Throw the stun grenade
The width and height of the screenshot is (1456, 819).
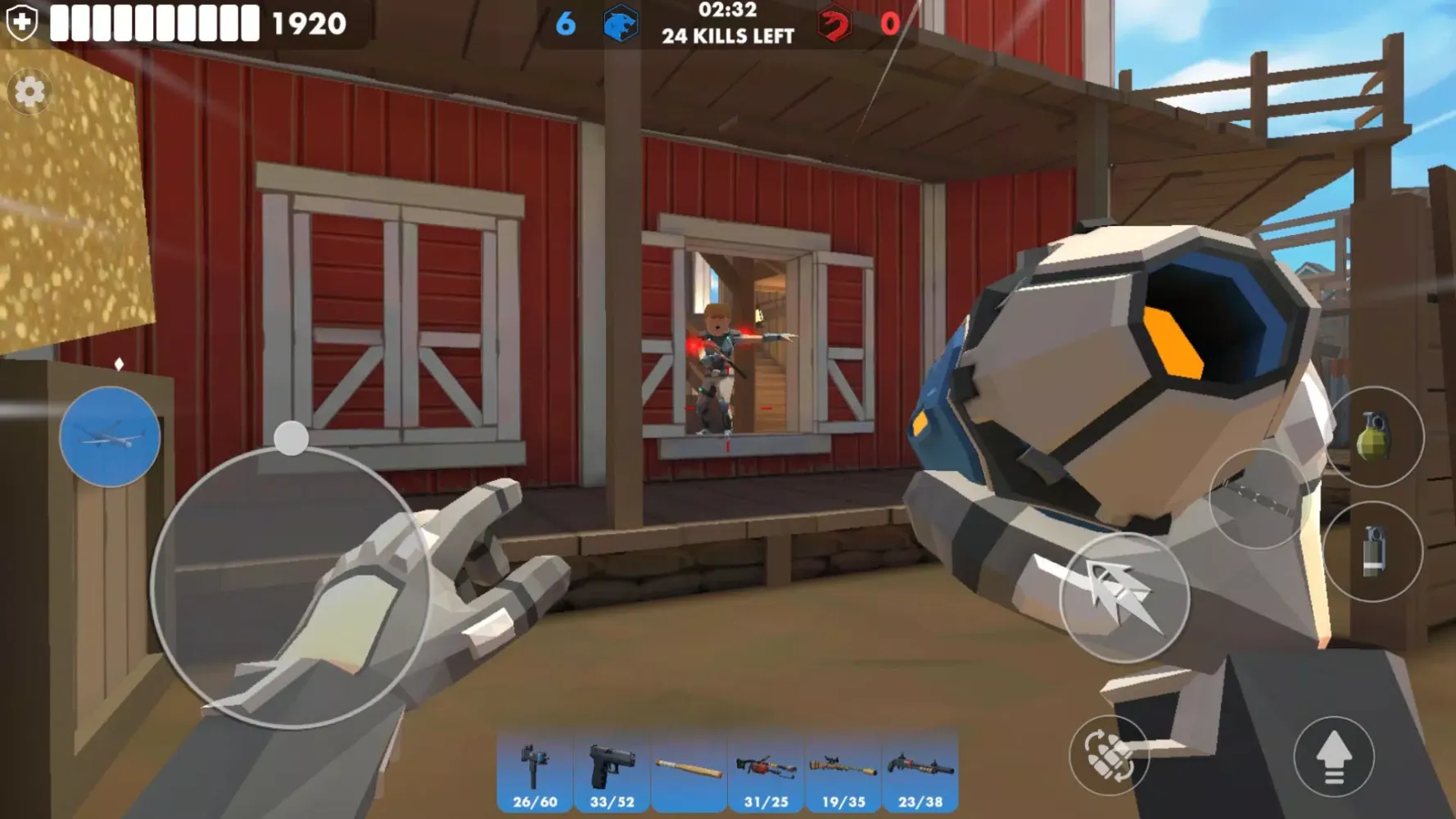1376,551
